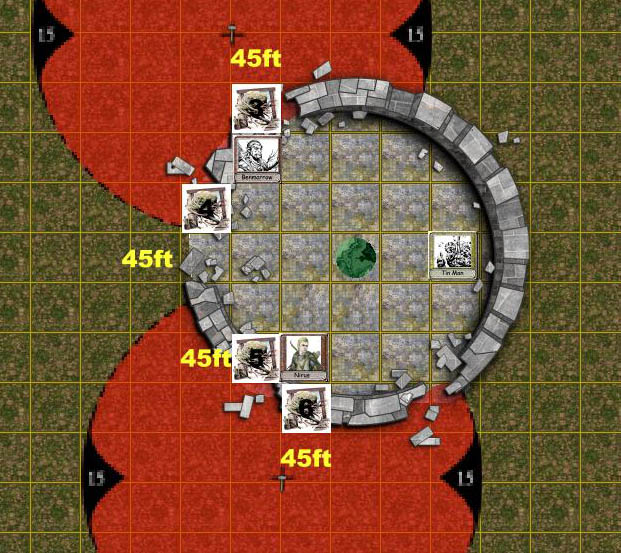The image size is (621, 553).
Task: Choose enemy token number 4
Action: point(207,207)
